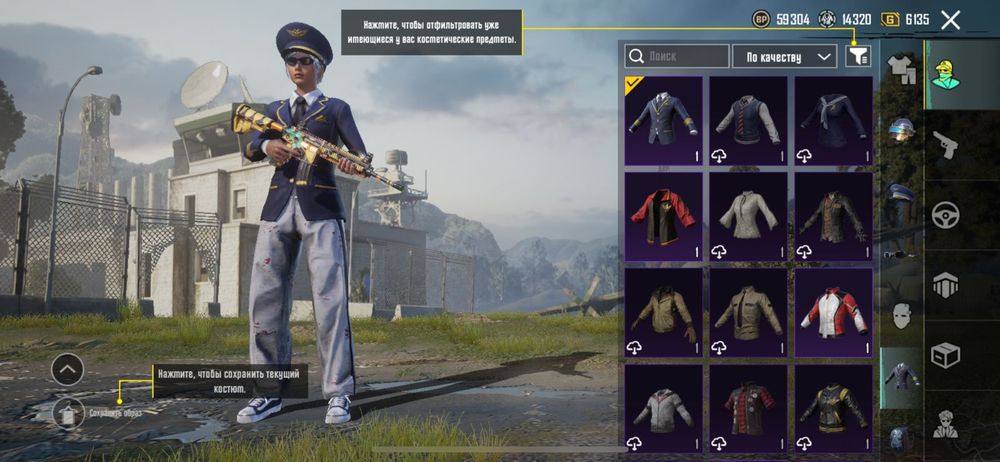
Task: Choose the red open jacket item
Action: (x=663, y=216)
